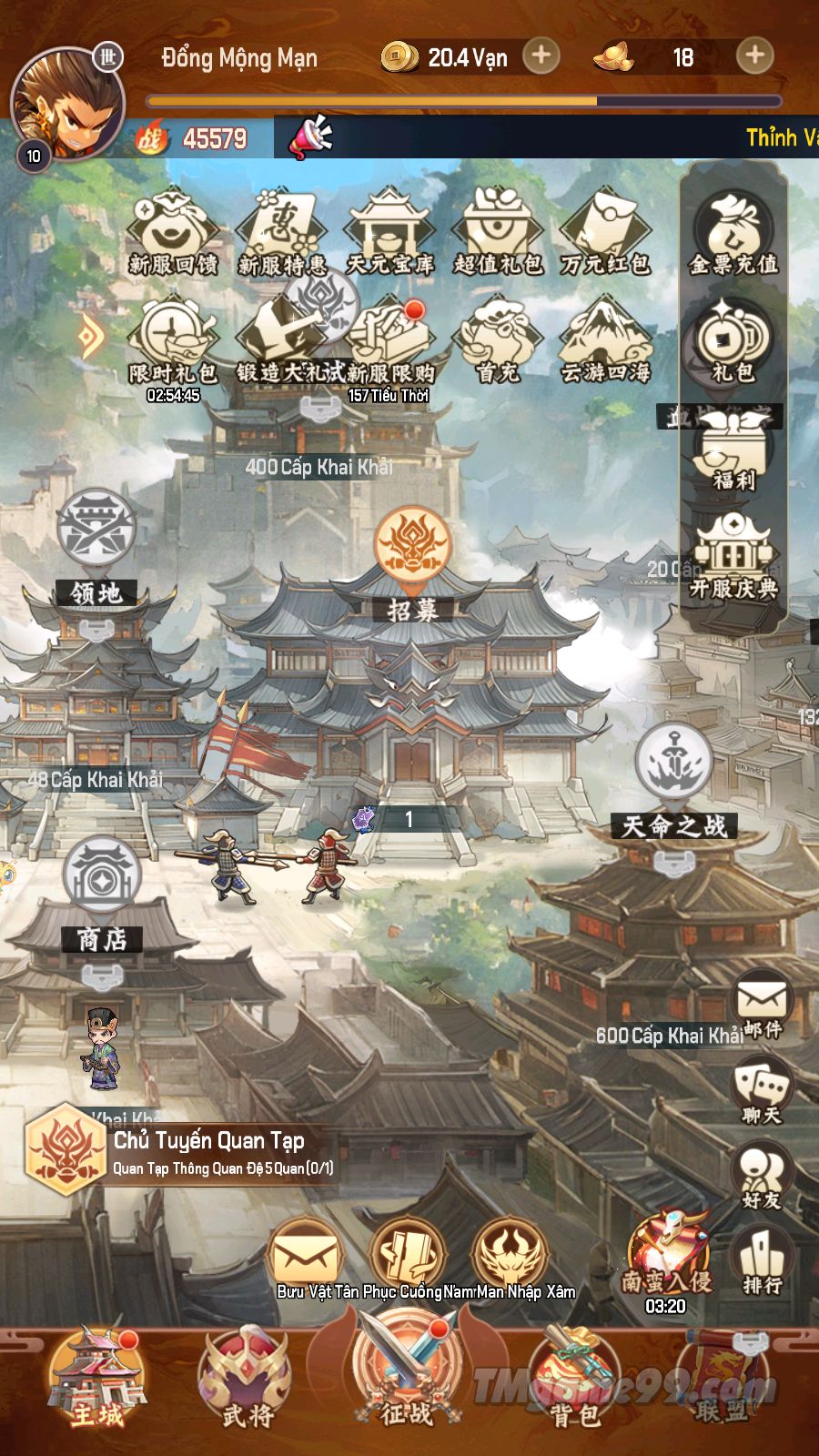The height and width of the screenshot is (1456, 819).
Task: Add more gold coins with plus button
Action: click(x=541, y=56)
